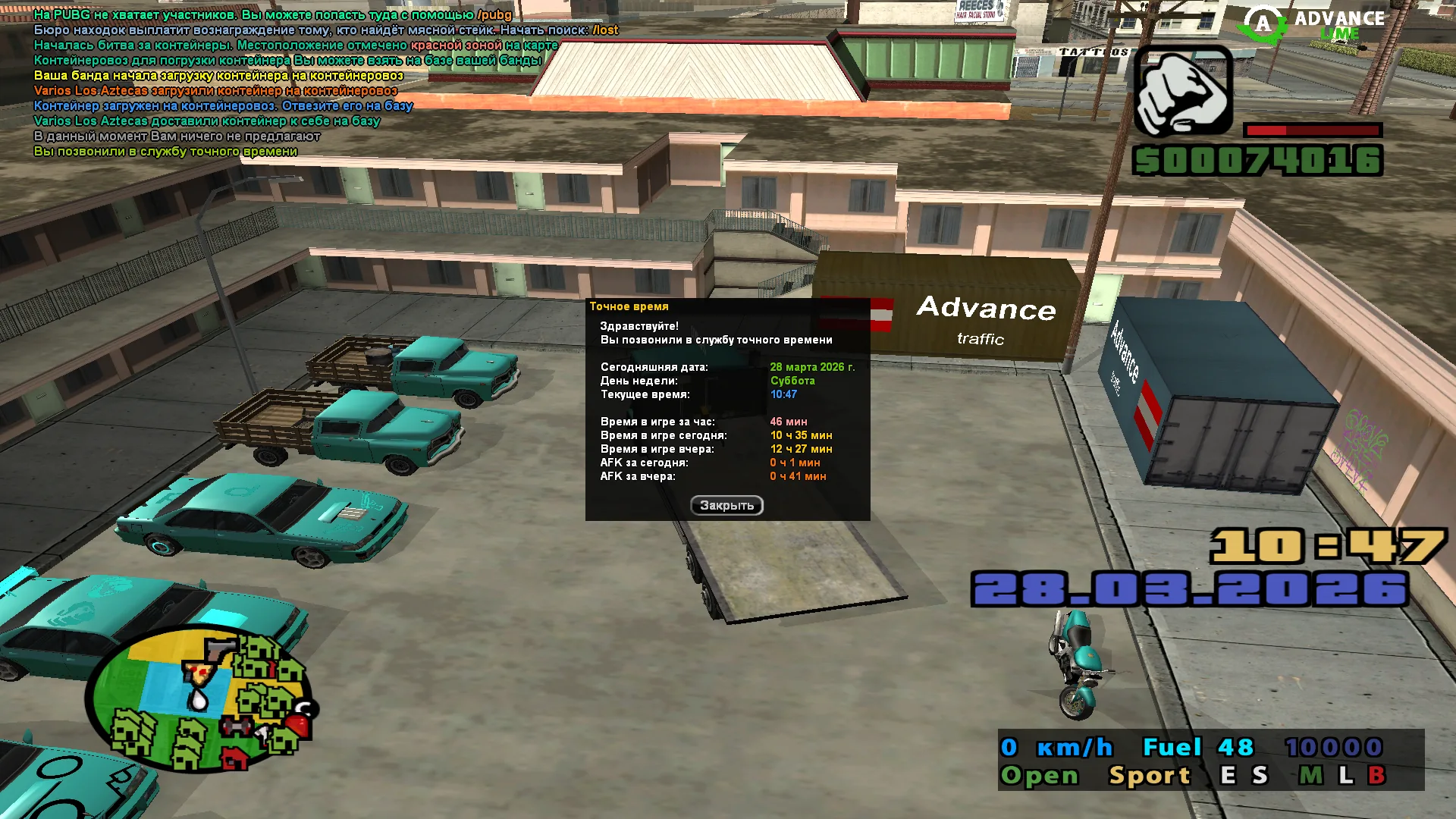
Task: Click the red heart icon on the minimap
Action: 297,726
